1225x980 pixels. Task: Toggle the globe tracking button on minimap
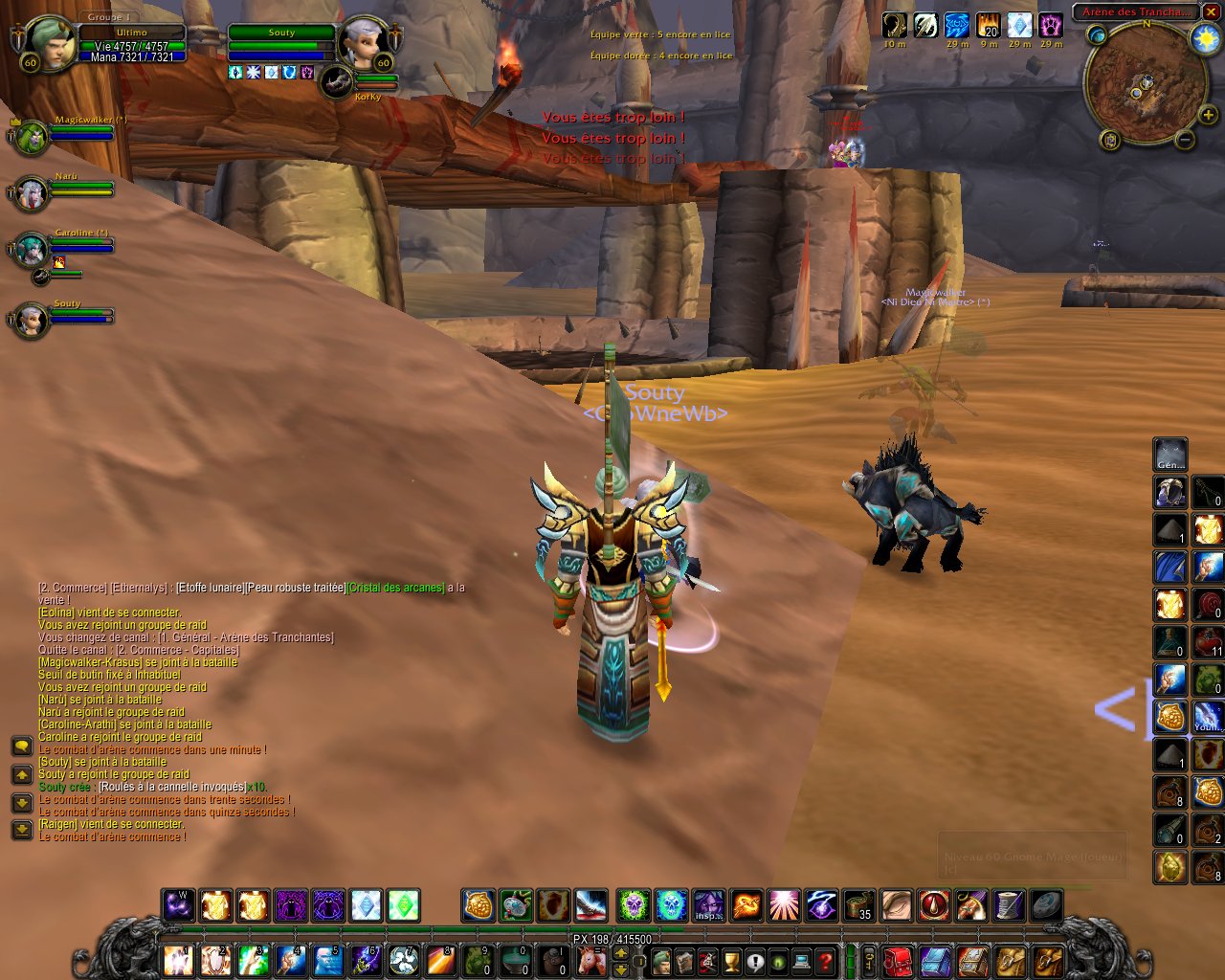pyautogui.click(x=1097, y=35)
